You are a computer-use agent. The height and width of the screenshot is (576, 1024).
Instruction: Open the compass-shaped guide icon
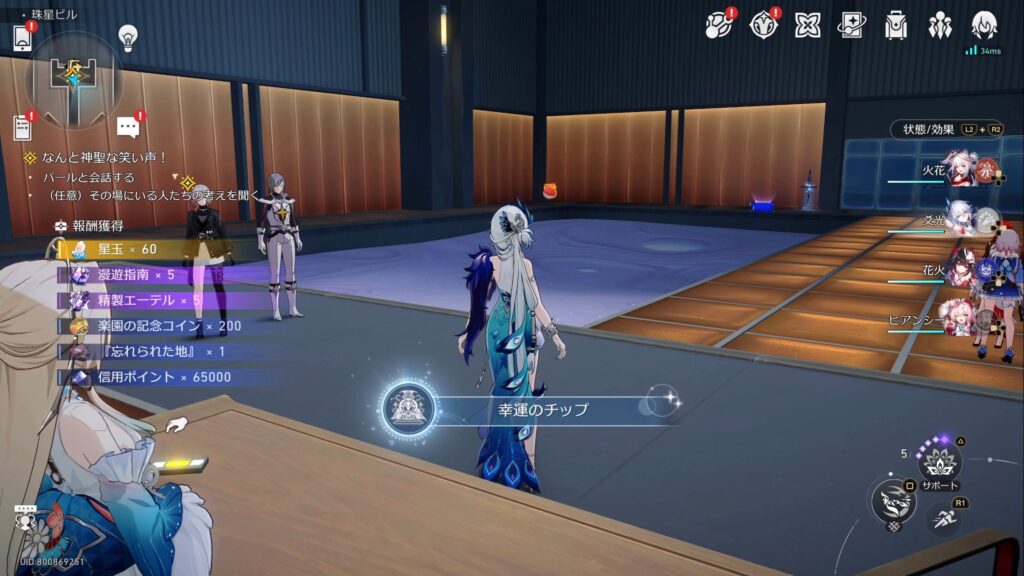coord(763,25)
